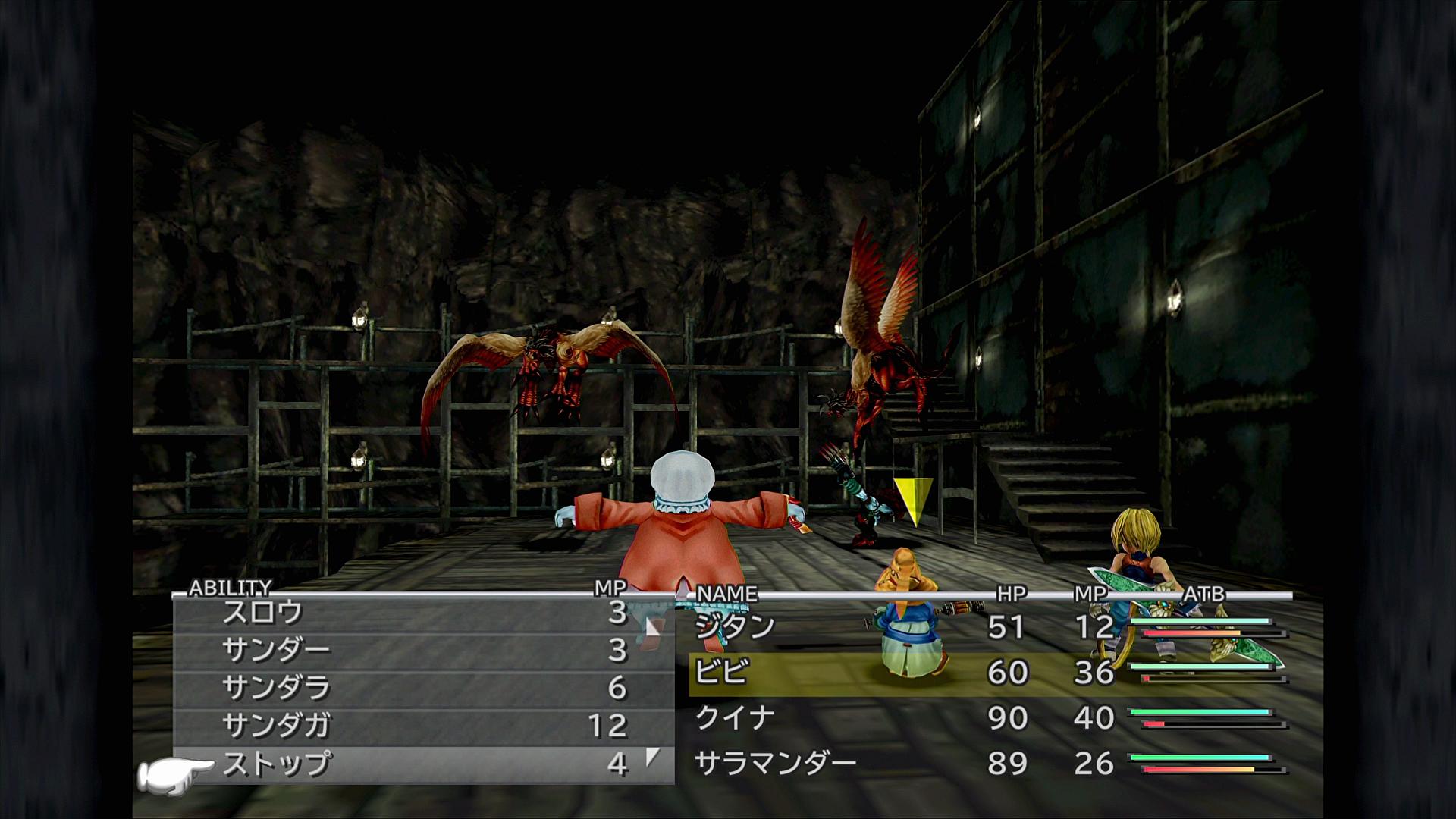Image resolution: width=1456 pixels, height=819 pixels.
Task: Select the ストップ ability
Action: tap(277, 764)
